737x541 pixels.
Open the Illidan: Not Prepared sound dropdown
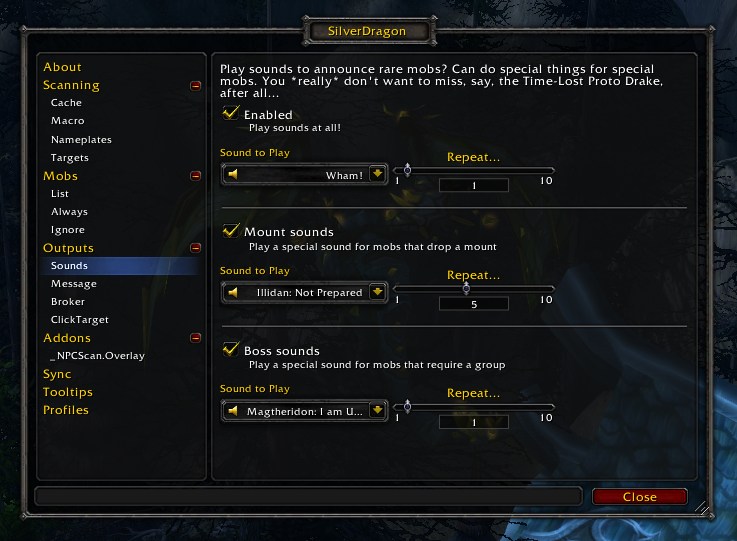point(377,292)
